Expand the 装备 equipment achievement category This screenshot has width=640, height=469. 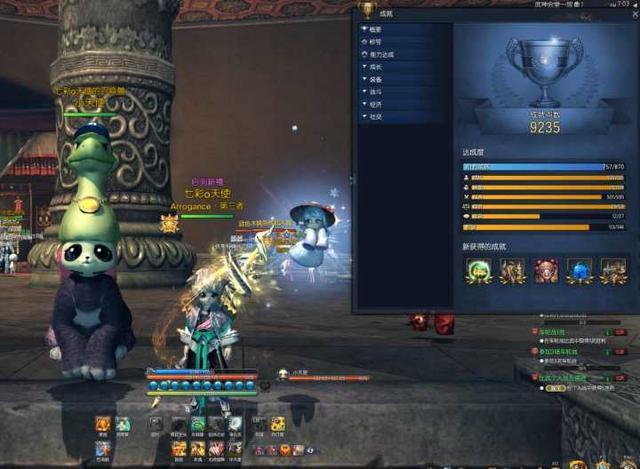pos(376,79)
